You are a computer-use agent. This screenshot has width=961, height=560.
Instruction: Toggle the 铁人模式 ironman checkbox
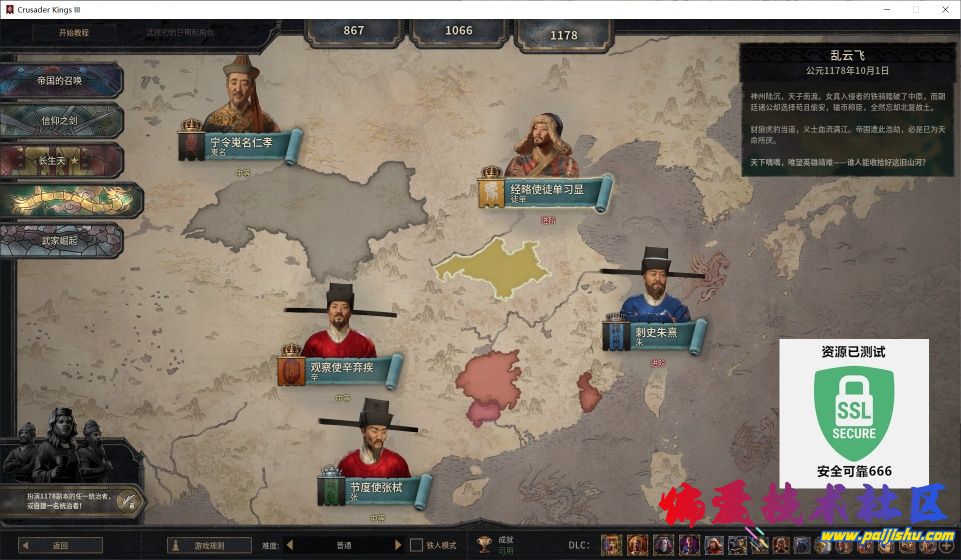[x=417, y=545]
